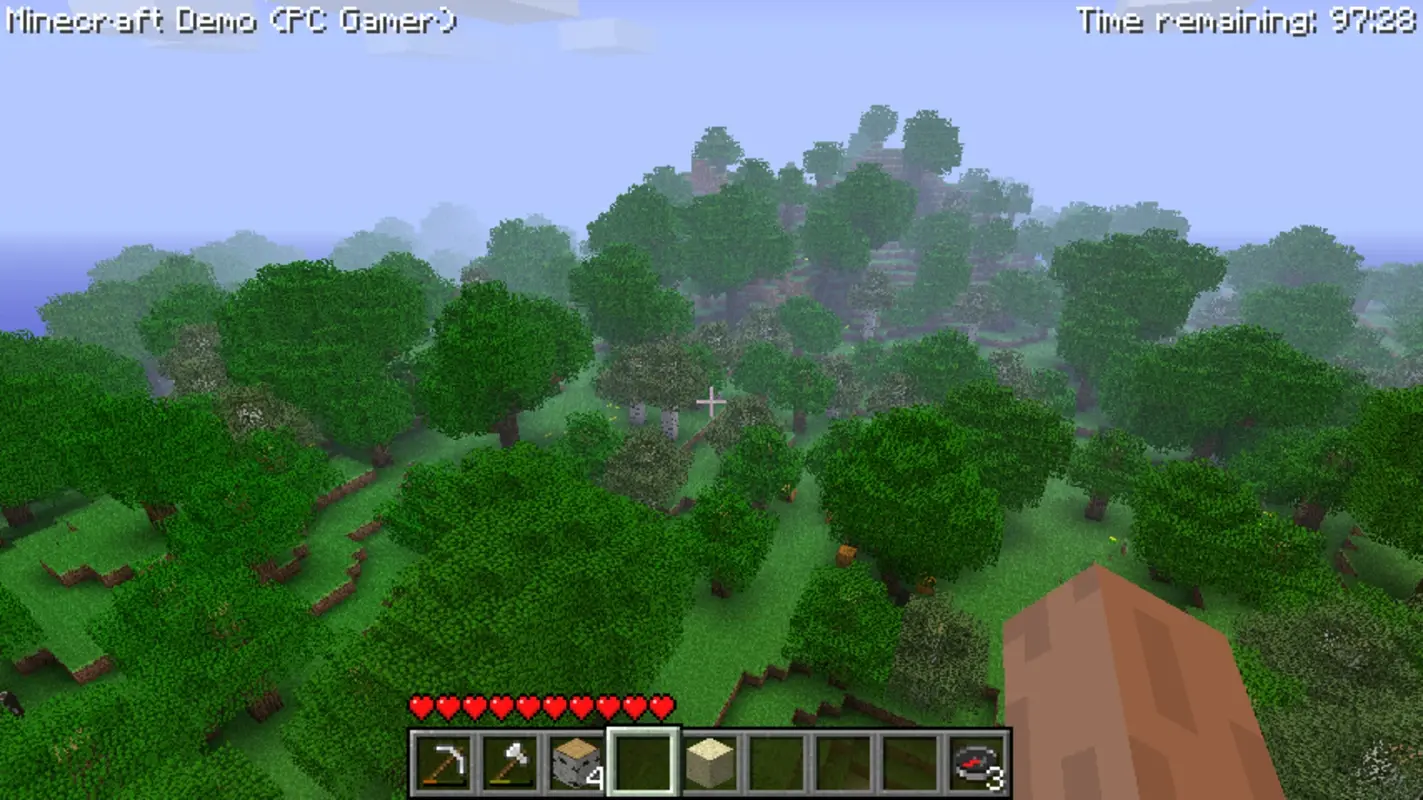Click the empty slot right of the sand block

coord(777,762)
